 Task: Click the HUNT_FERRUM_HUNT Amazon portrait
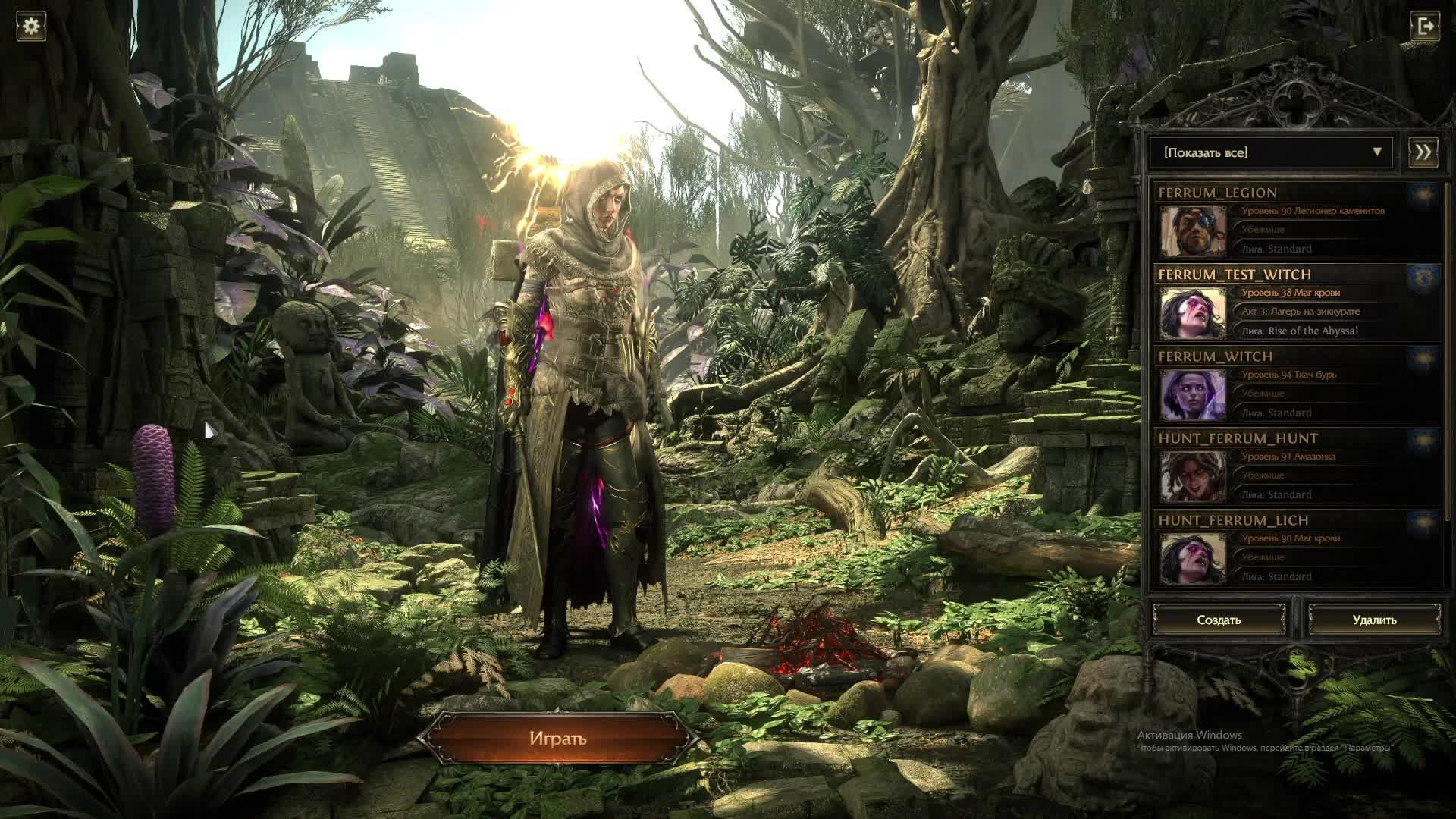(1193, 476)
